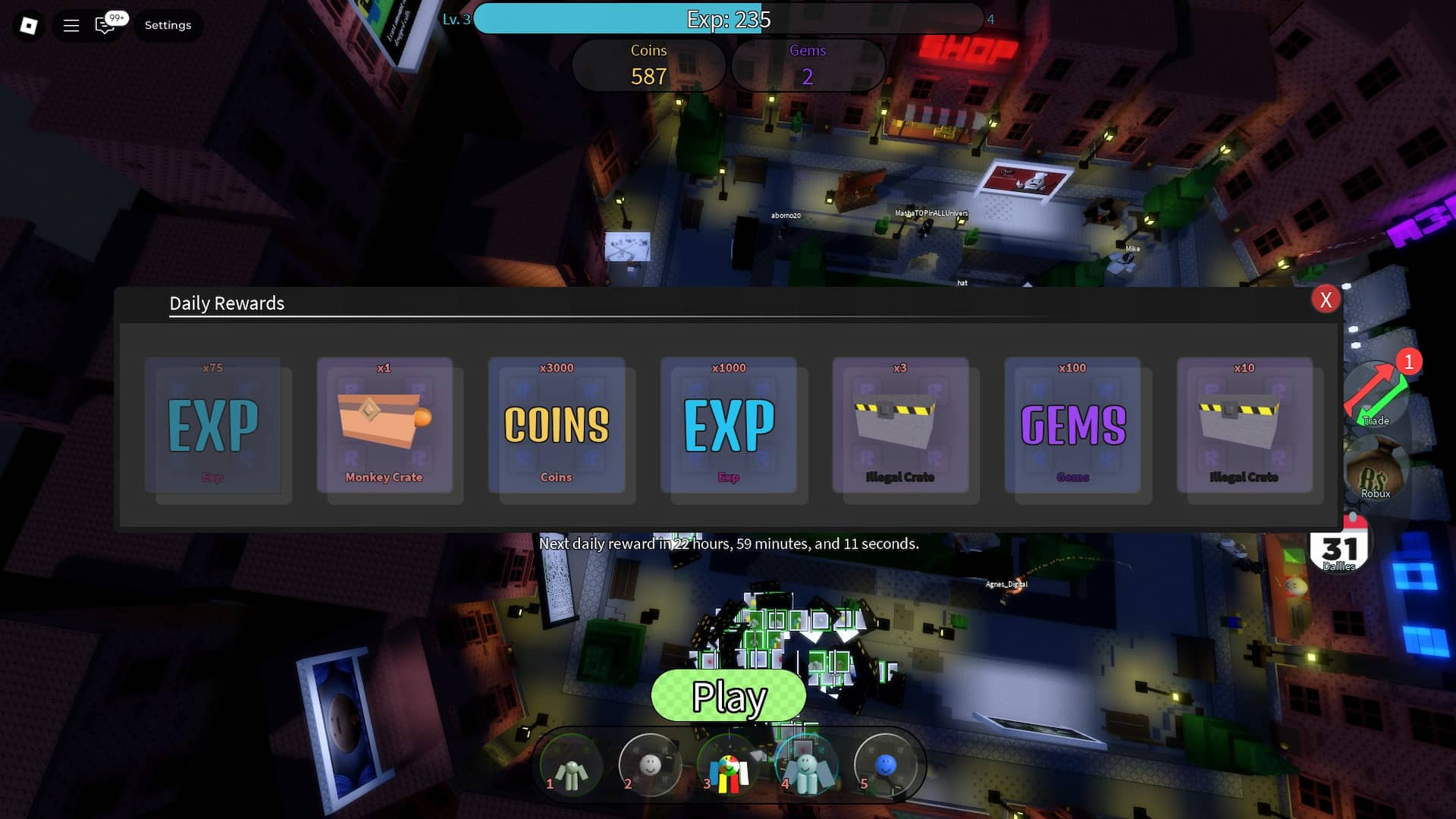Close the Daily Rewards panel
Screen dimensions: 1456x819
[1326, 300]
